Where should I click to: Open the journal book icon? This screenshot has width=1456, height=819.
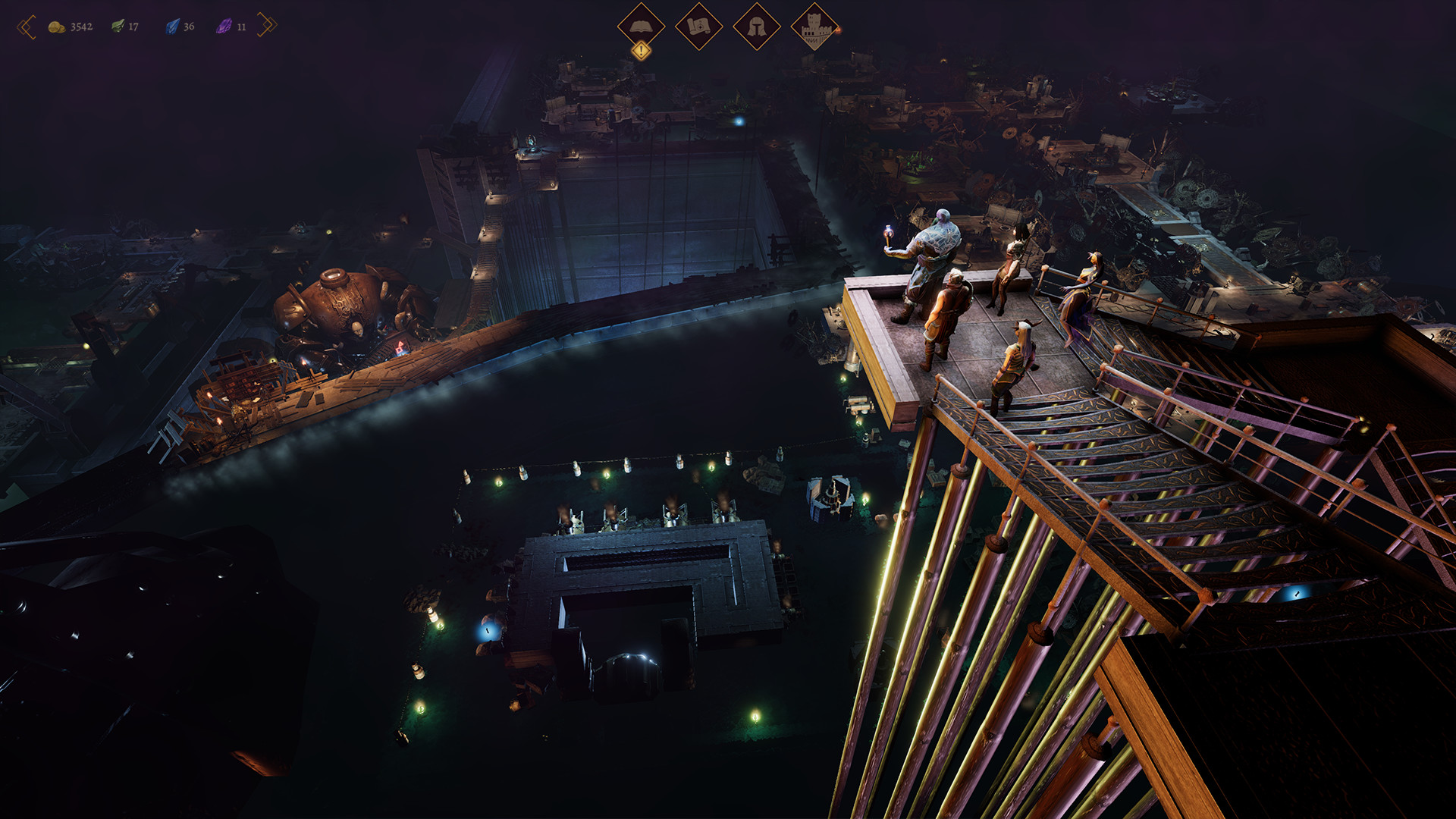[x=641, y=26]
